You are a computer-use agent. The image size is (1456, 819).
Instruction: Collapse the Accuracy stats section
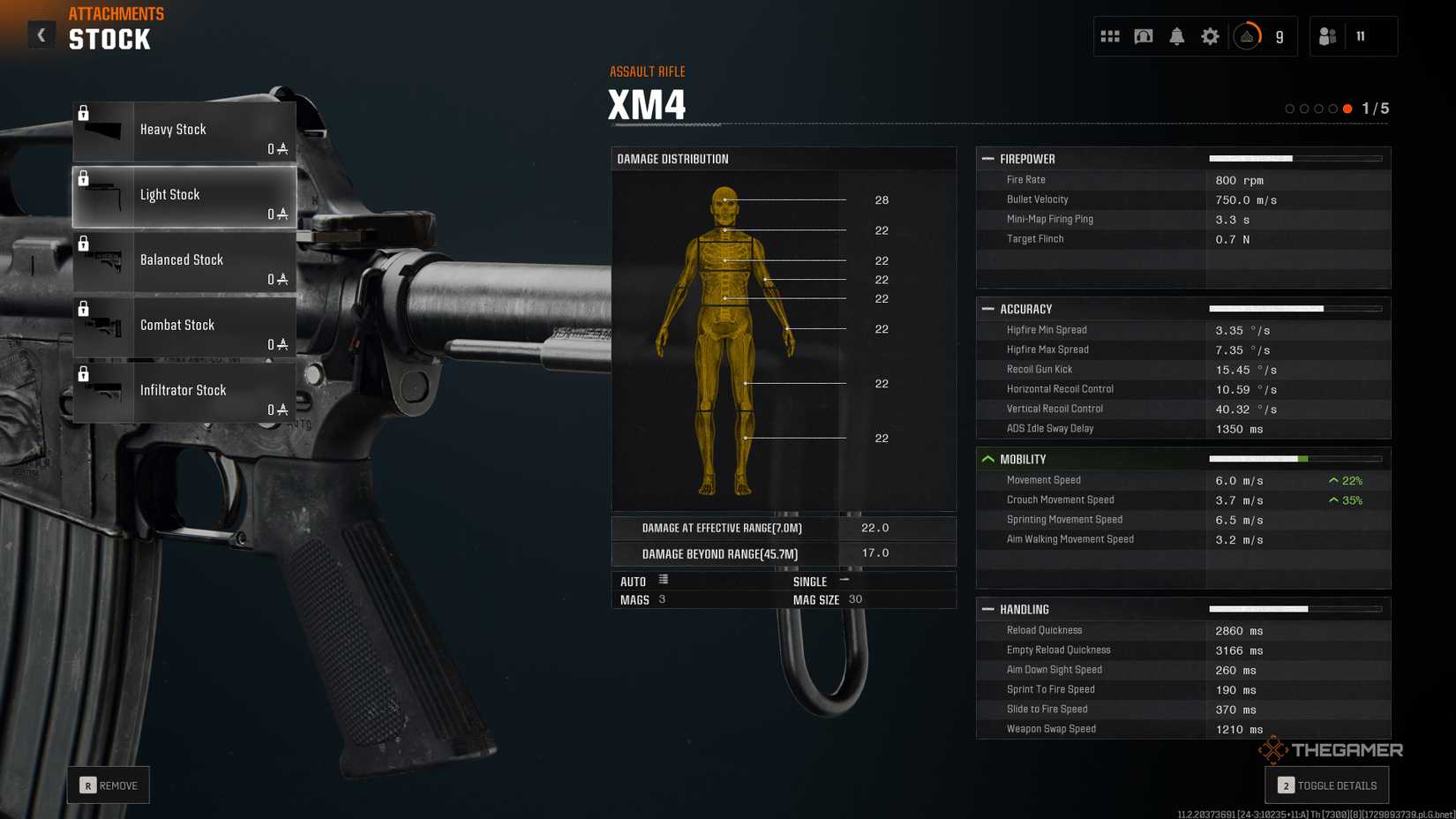(x=988, y=309)
